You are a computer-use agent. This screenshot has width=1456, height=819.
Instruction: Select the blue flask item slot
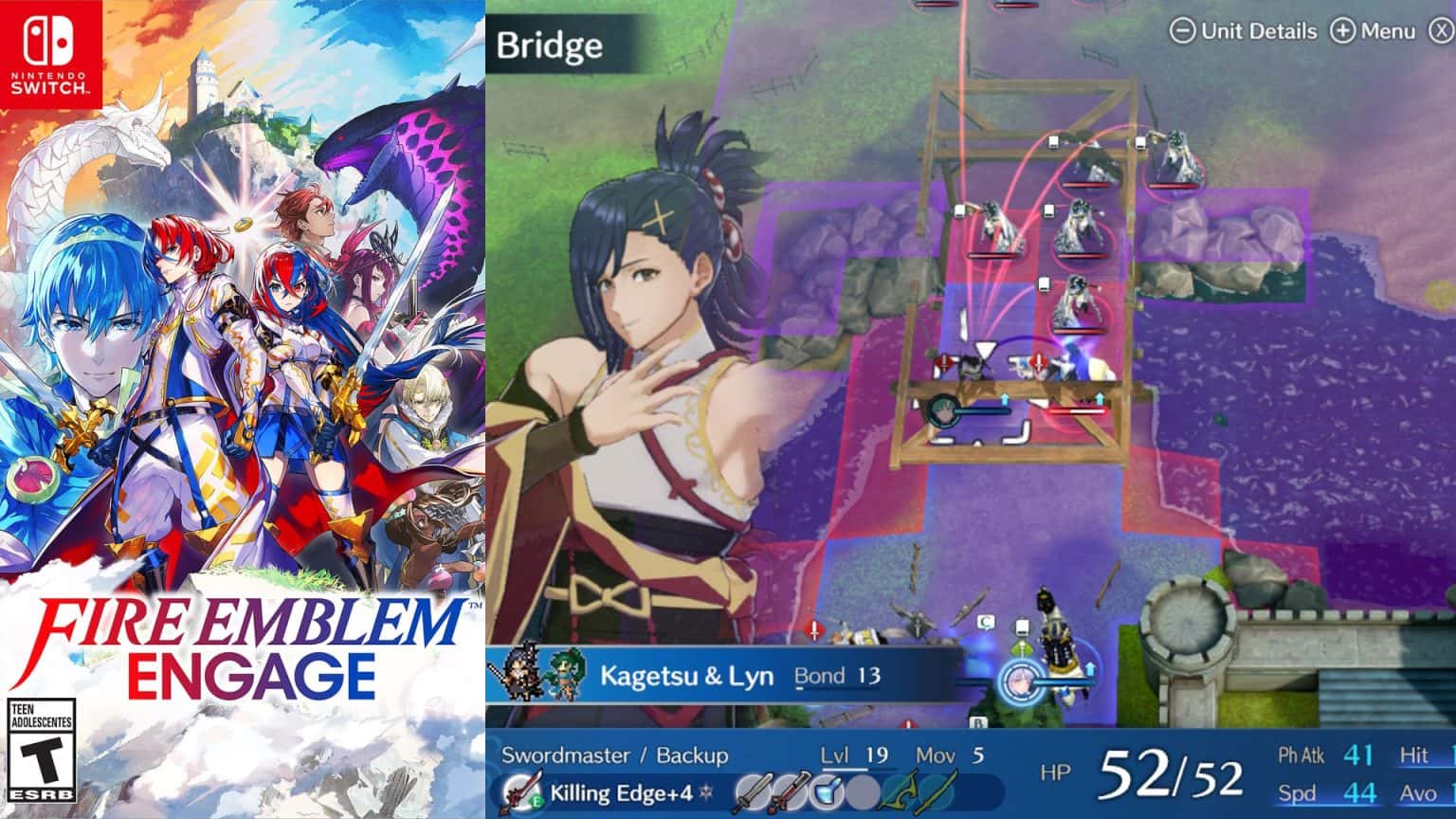point(827,792)
